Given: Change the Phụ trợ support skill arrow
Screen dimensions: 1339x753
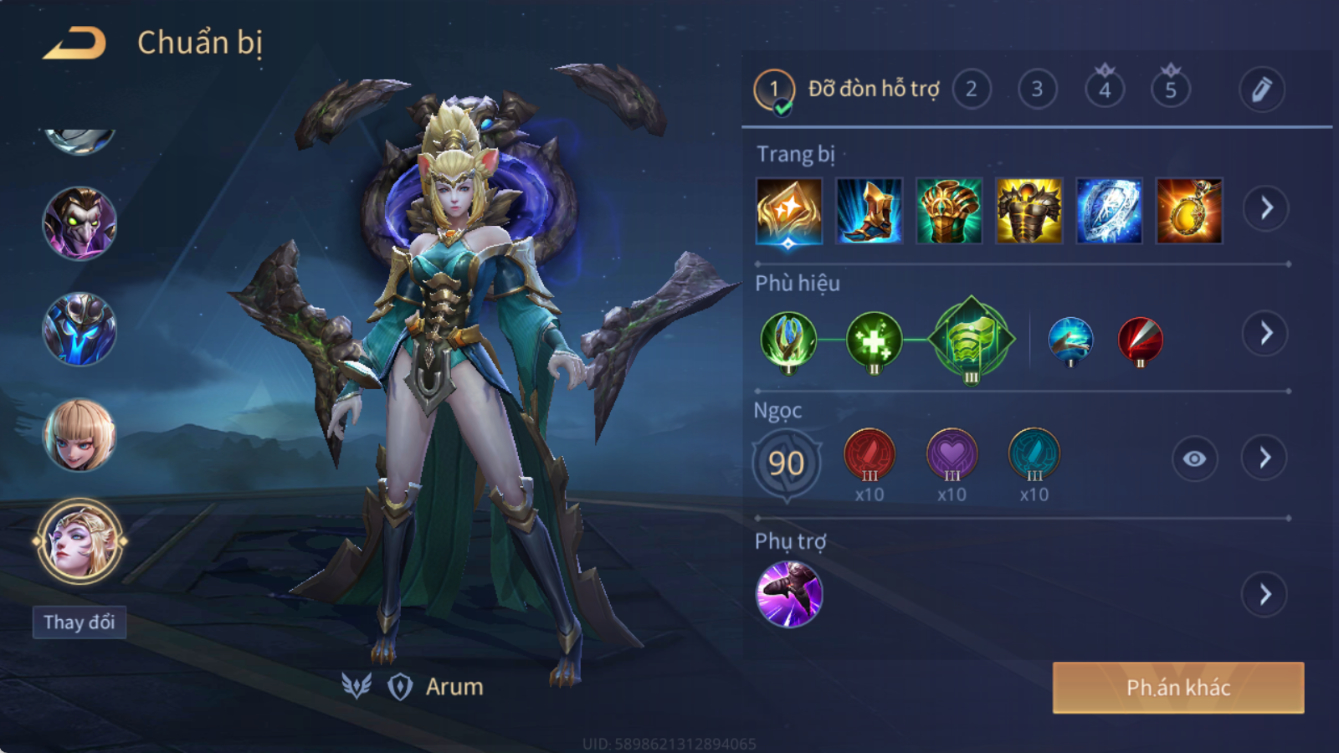Looking at the screenshot, I should [x=1265, y=595].
